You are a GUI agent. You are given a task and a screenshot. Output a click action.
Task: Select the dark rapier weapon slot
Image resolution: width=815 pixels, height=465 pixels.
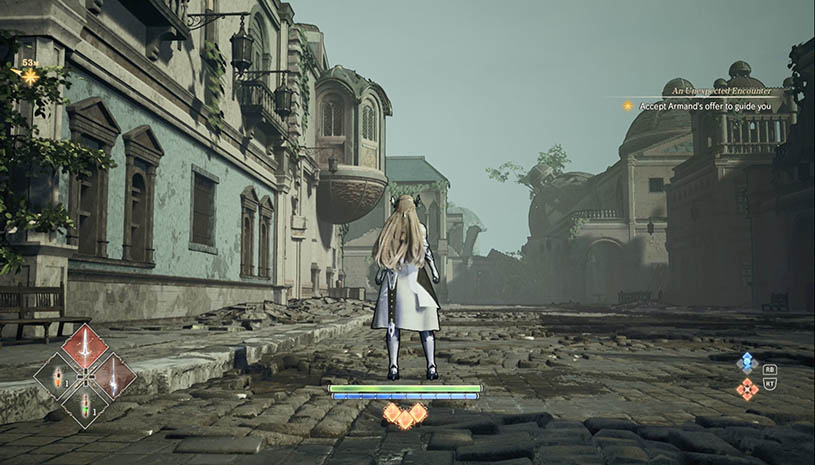pyautogui.click(x=112, y=376)
